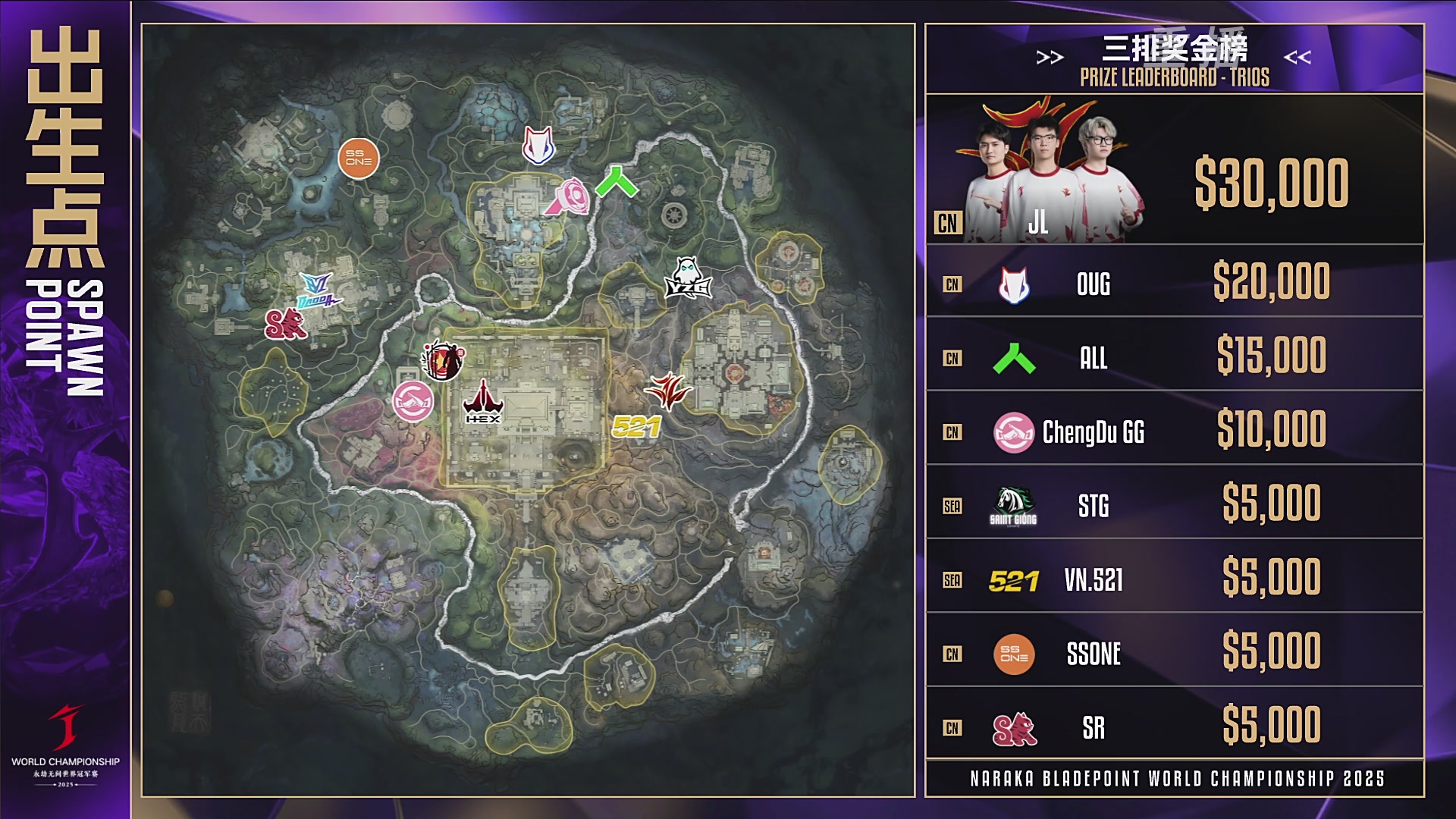The width and height of the screenshot is (1456, 819).
Task: Select the green arrow spawn marker on the map
Action: coord(617,182)
